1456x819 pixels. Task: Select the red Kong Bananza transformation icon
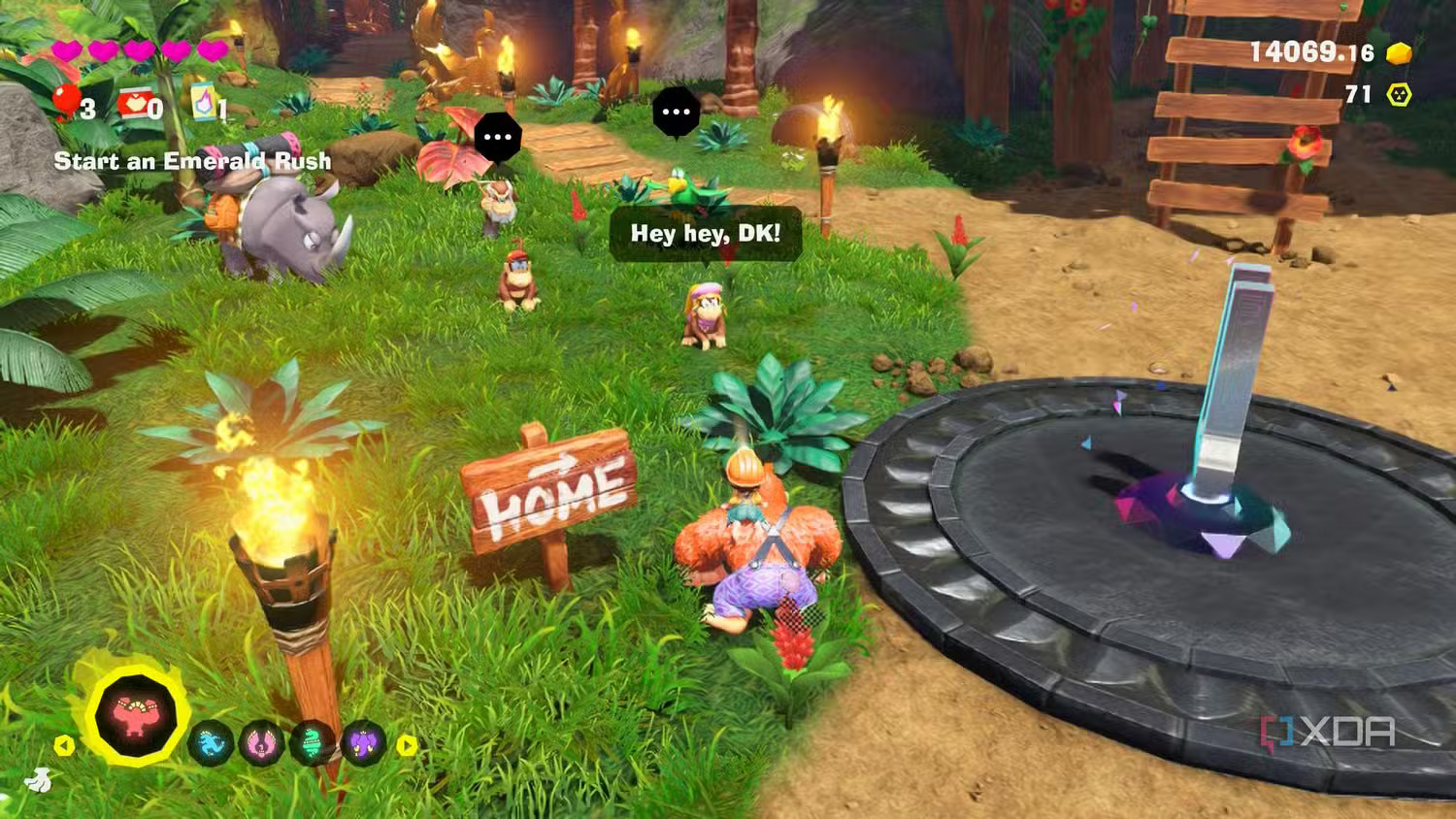point(136,715)
